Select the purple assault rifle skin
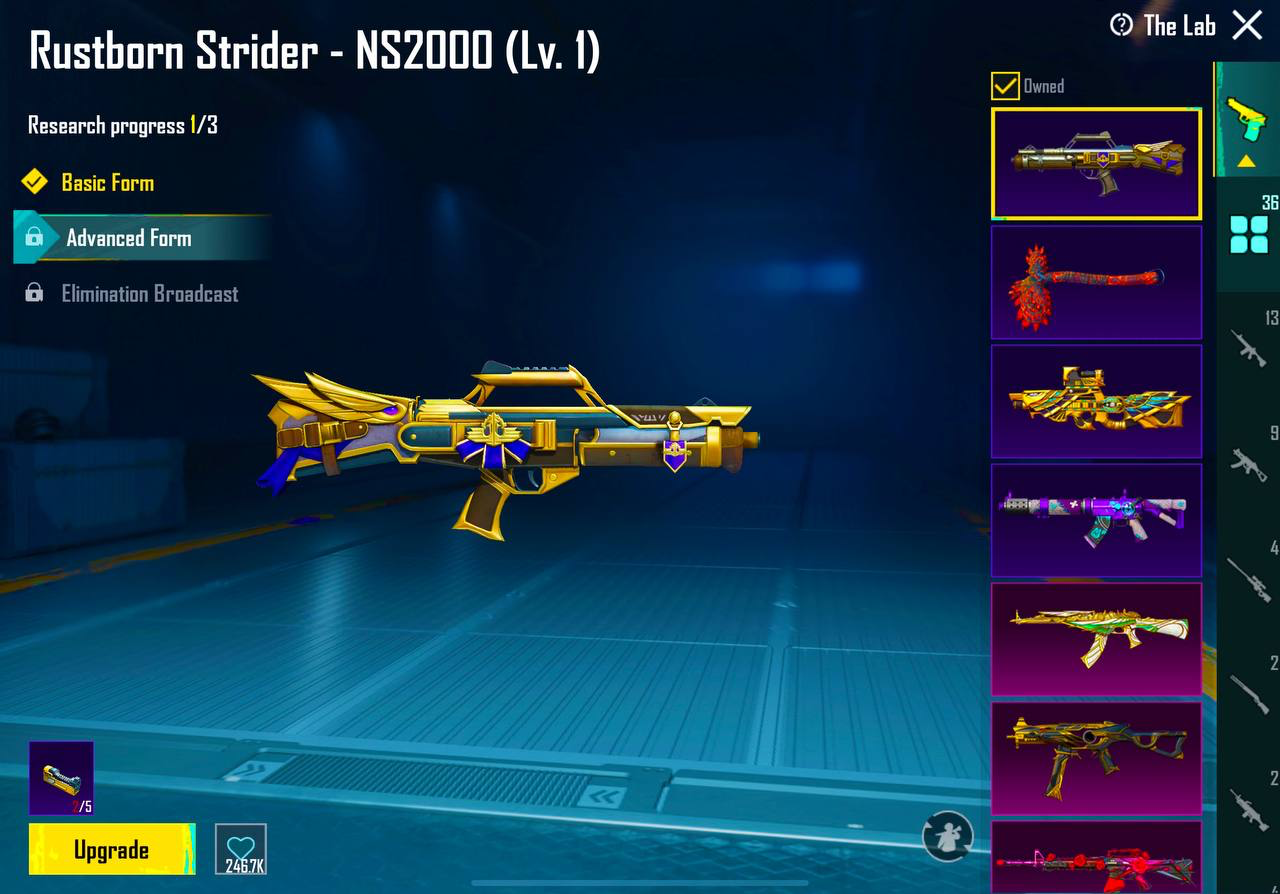The height and width of the screenshot is (894, 1280). [x=1096, y=520]
